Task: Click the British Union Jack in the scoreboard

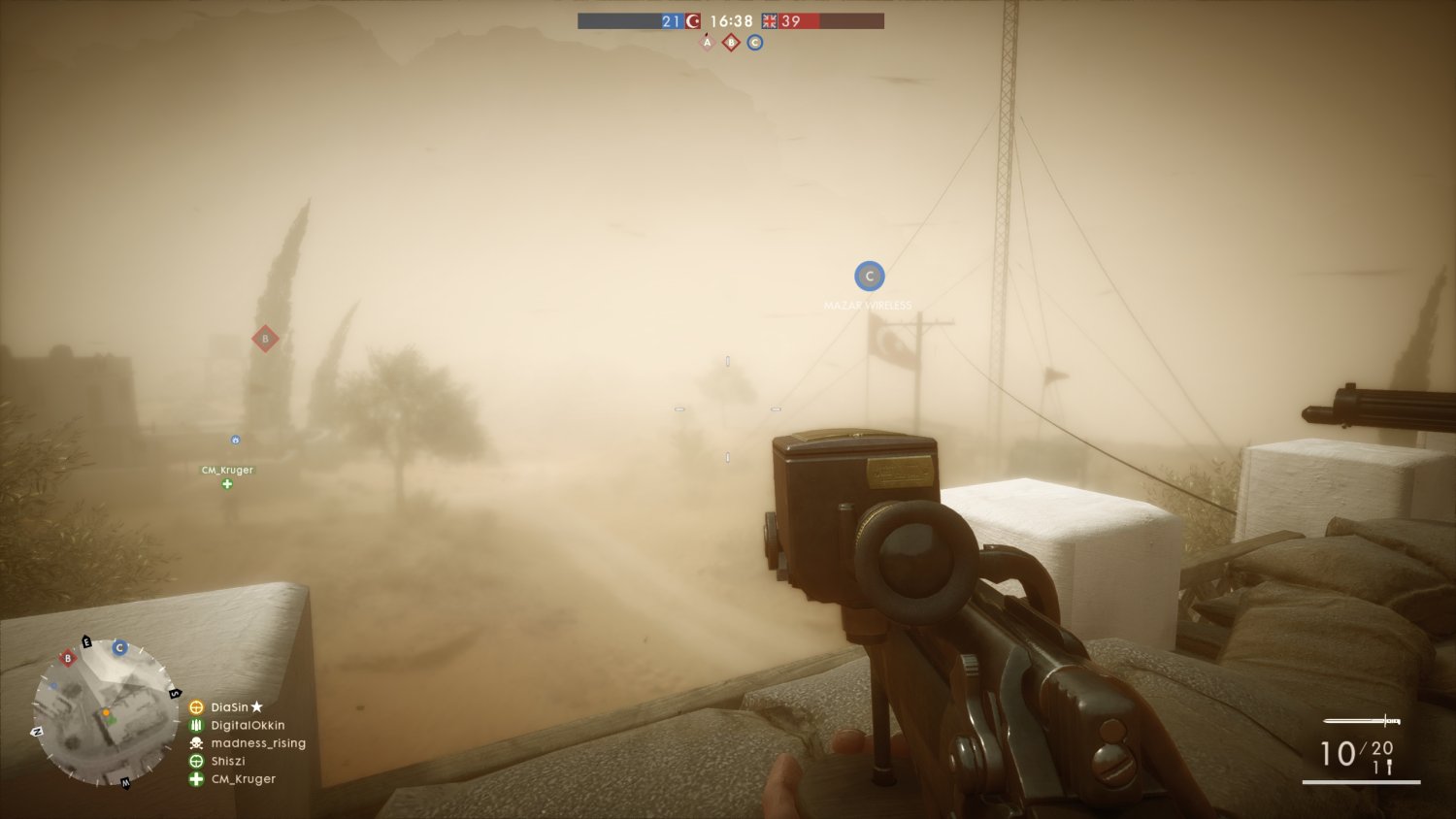Action: [770, 21]
